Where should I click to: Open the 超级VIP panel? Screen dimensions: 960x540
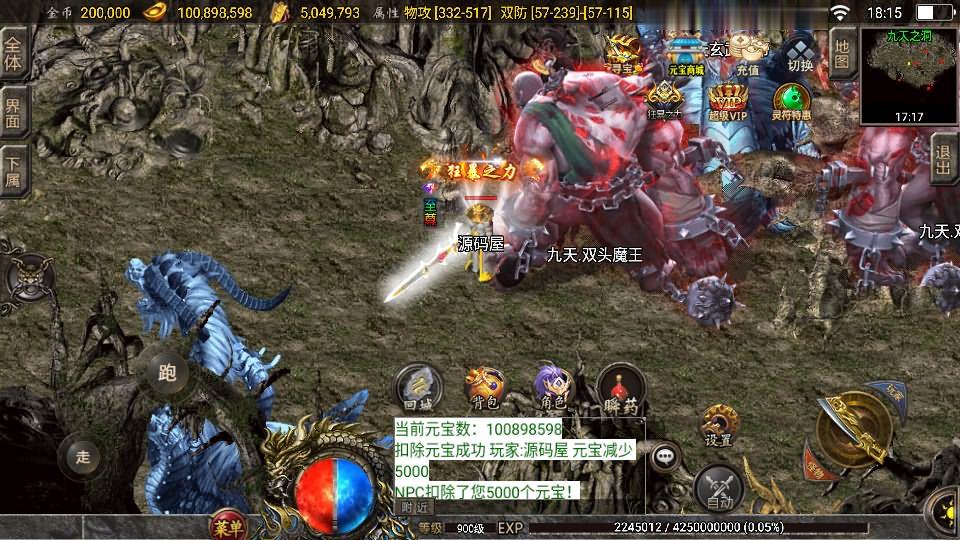click(x=728, y=102)
